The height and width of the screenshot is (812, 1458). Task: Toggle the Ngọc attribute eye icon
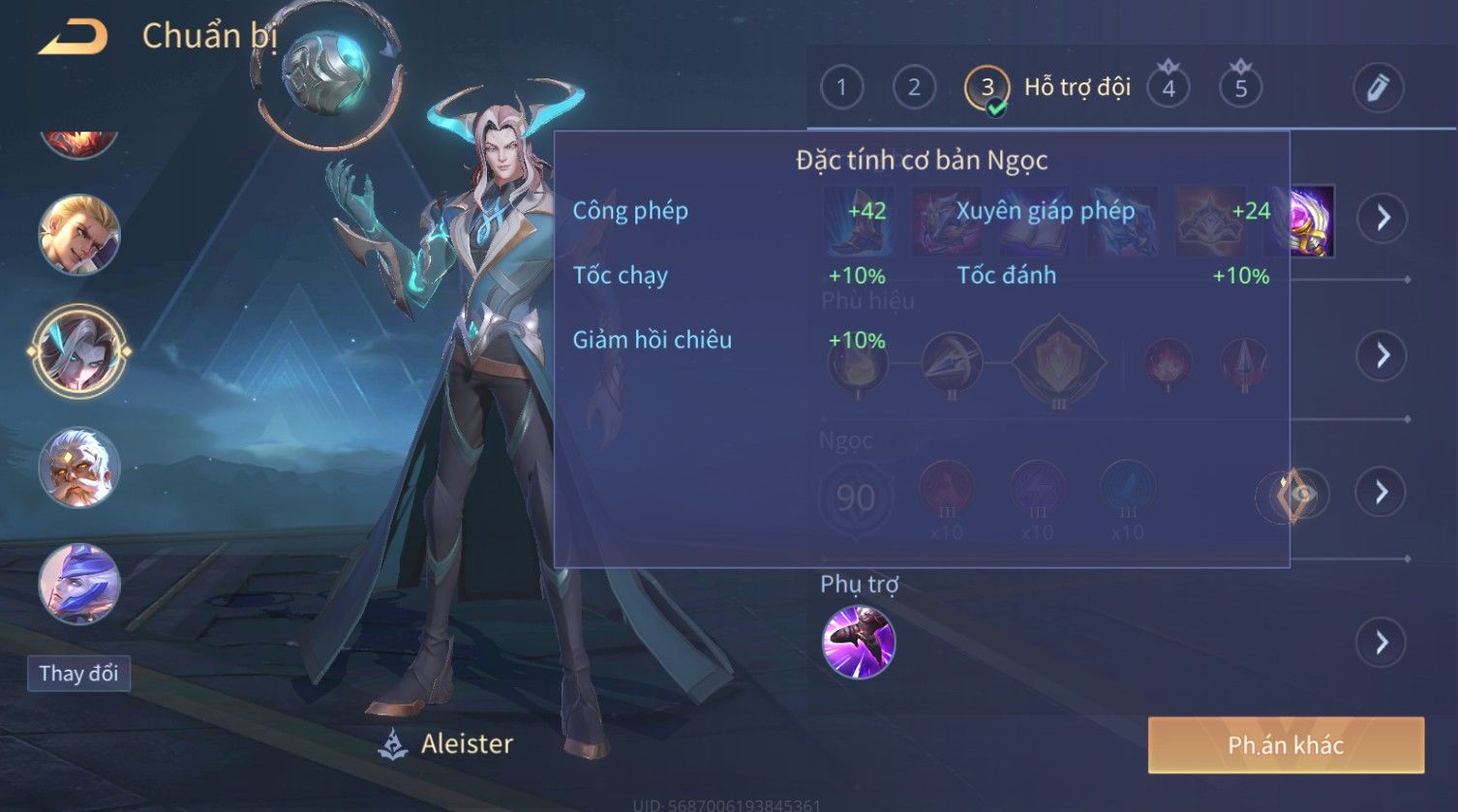point(1293,495)
